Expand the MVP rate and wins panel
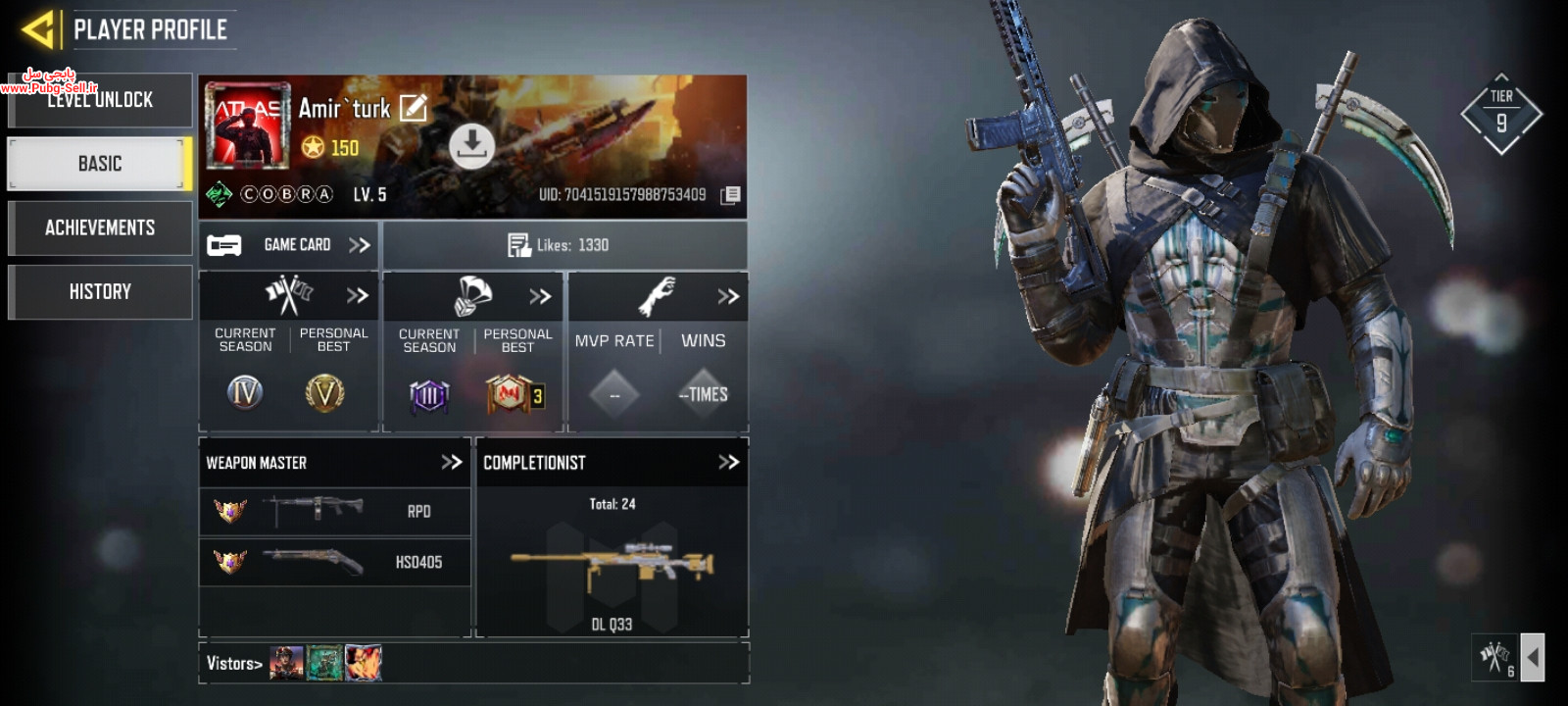Viewport: 1568px width, 706px height. [727, 296]
